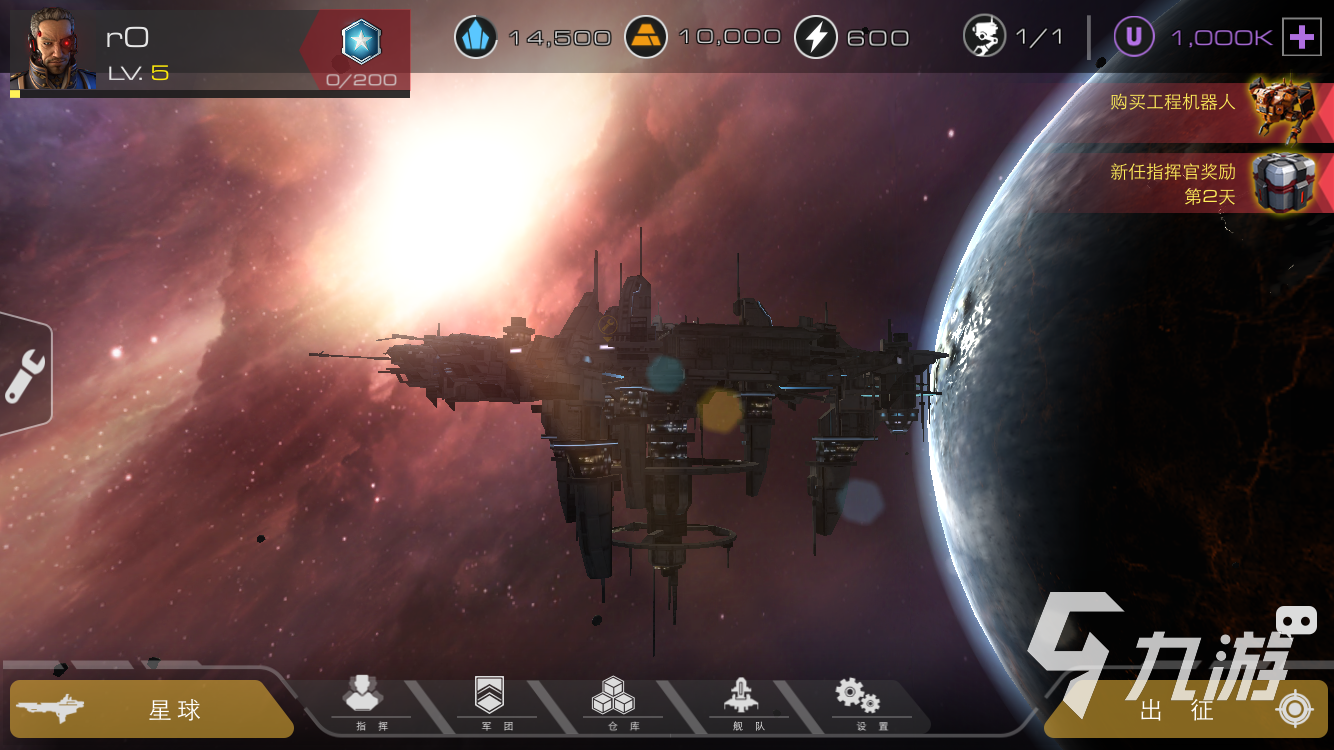Tap the purple U currency icon
The height and width of the screenshot is (750, 1334).
coord(1134,38)
